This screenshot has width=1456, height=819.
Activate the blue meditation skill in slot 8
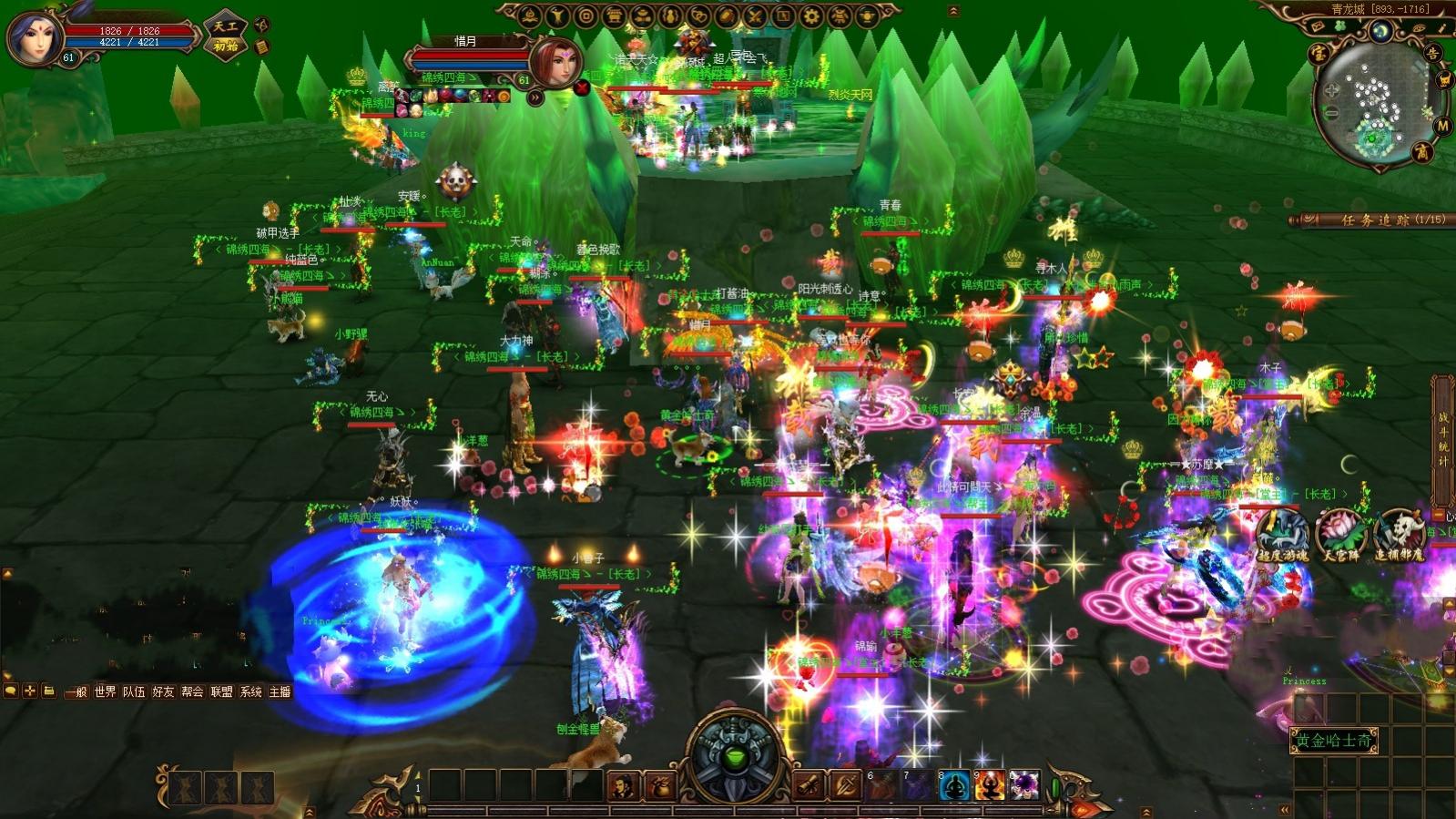click(x=954, y=785)
